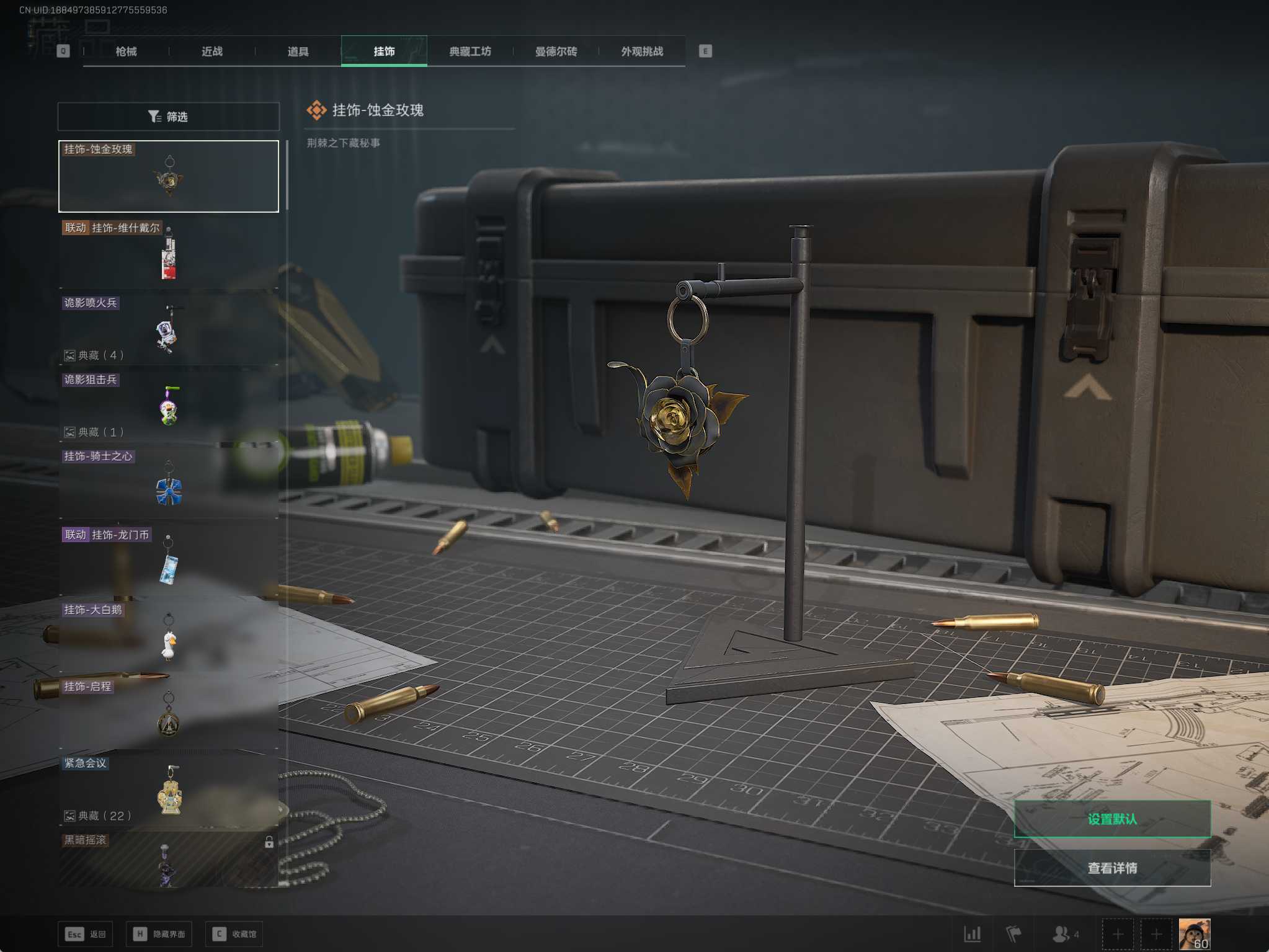Pick the 诡影狙击兵 charm
The width and height of the screenshot is (1269, 952).
(169, 406)
